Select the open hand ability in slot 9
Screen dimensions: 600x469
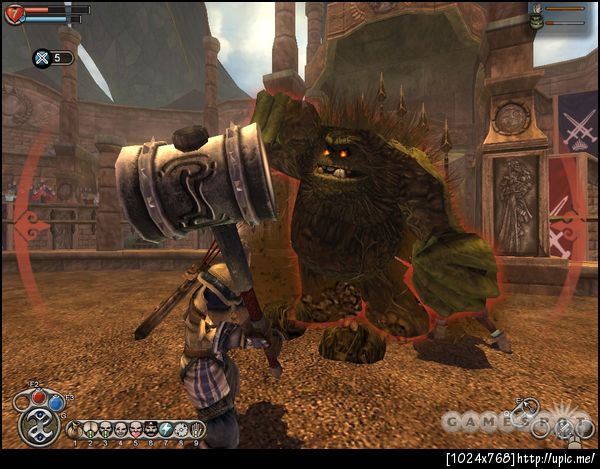pos(196,429)
